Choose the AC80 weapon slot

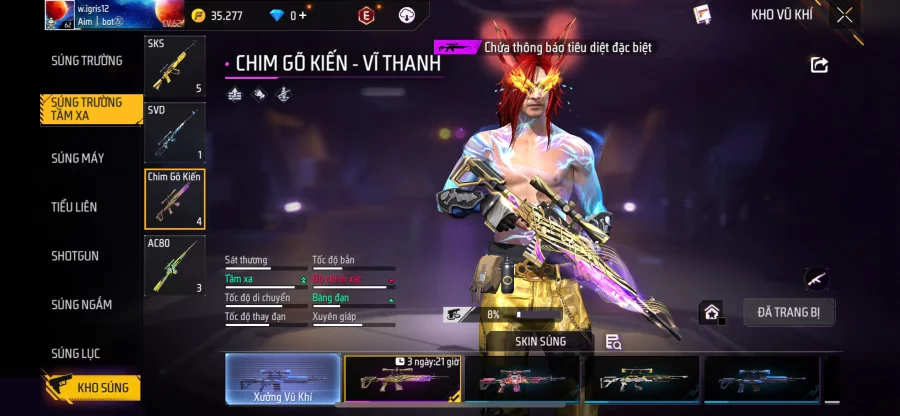[175, 265]
